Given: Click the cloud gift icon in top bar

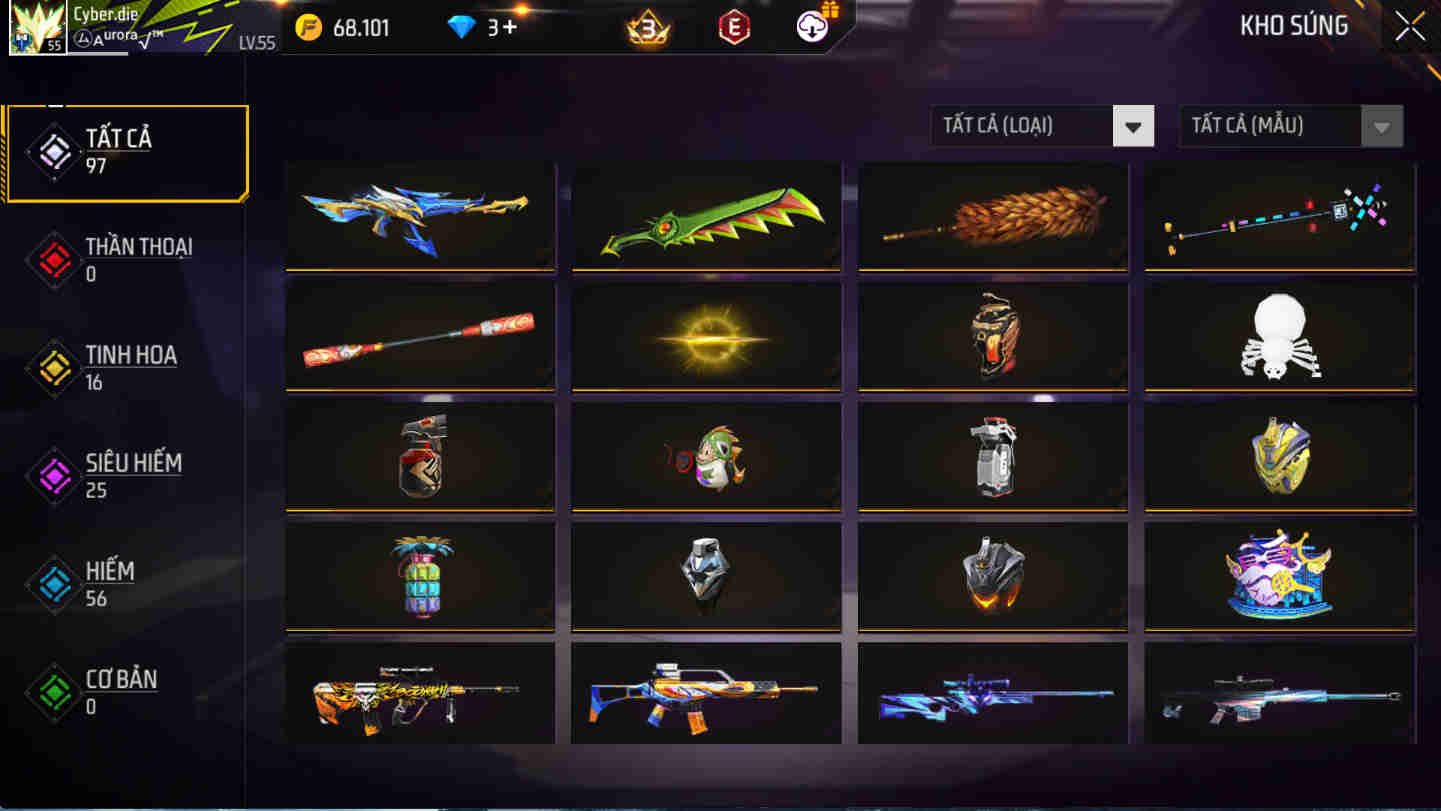Looking at the screenshot, I should tap(810, 26).
